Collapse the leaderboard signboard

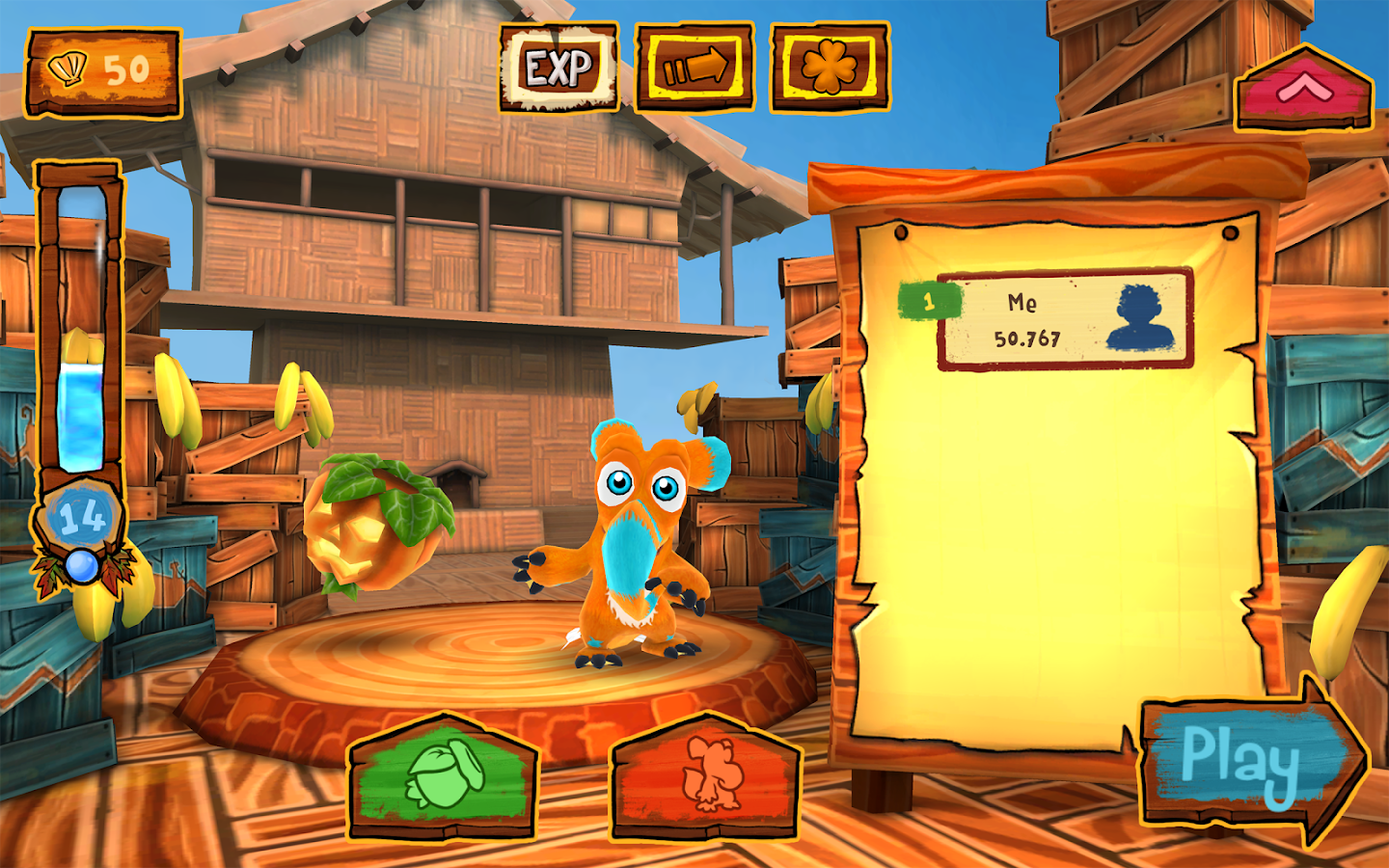tap(1303, 90)
